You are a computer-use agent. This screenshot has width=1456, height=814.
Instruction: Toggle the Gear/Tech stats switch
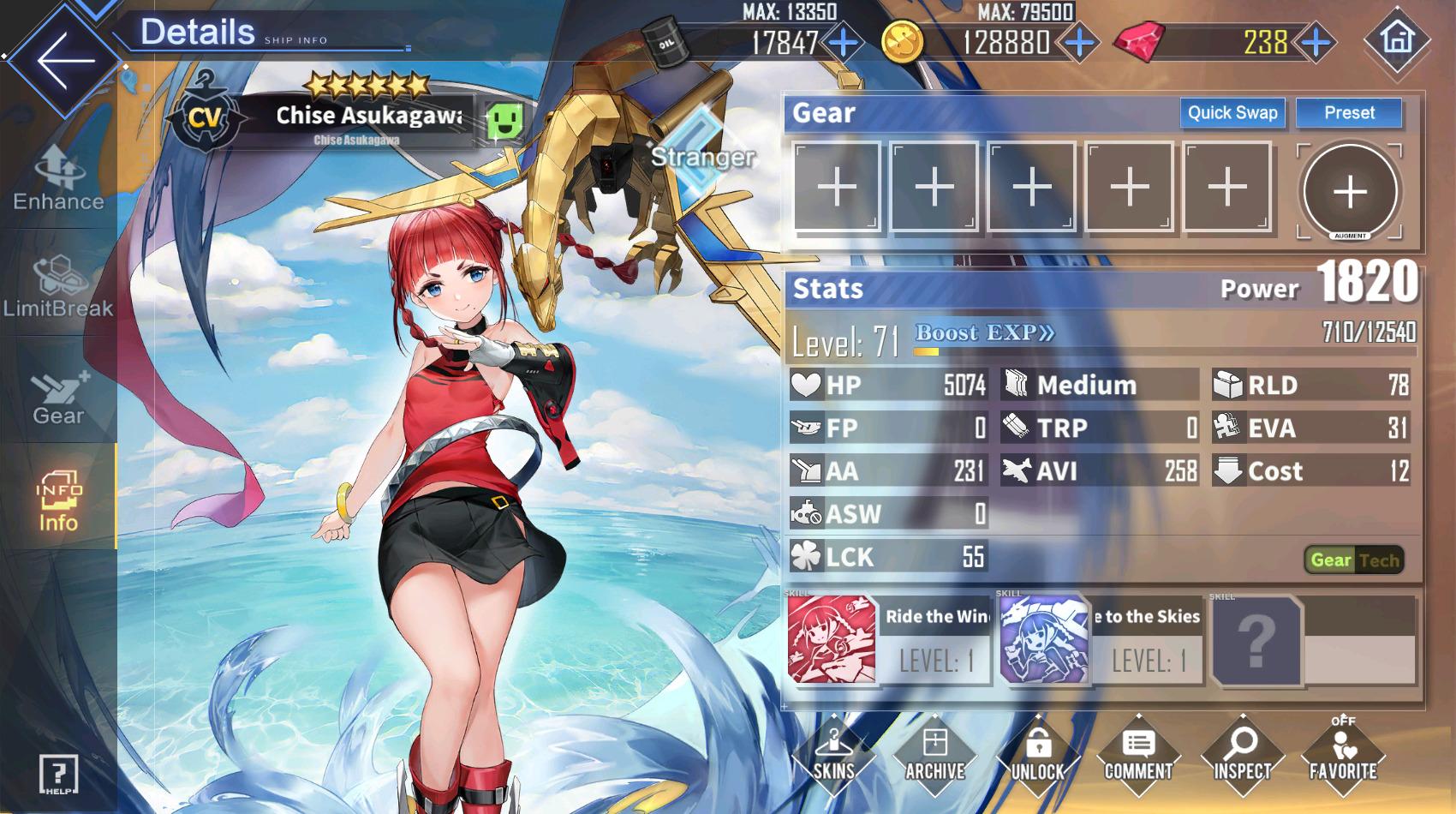pos(1354,560)
